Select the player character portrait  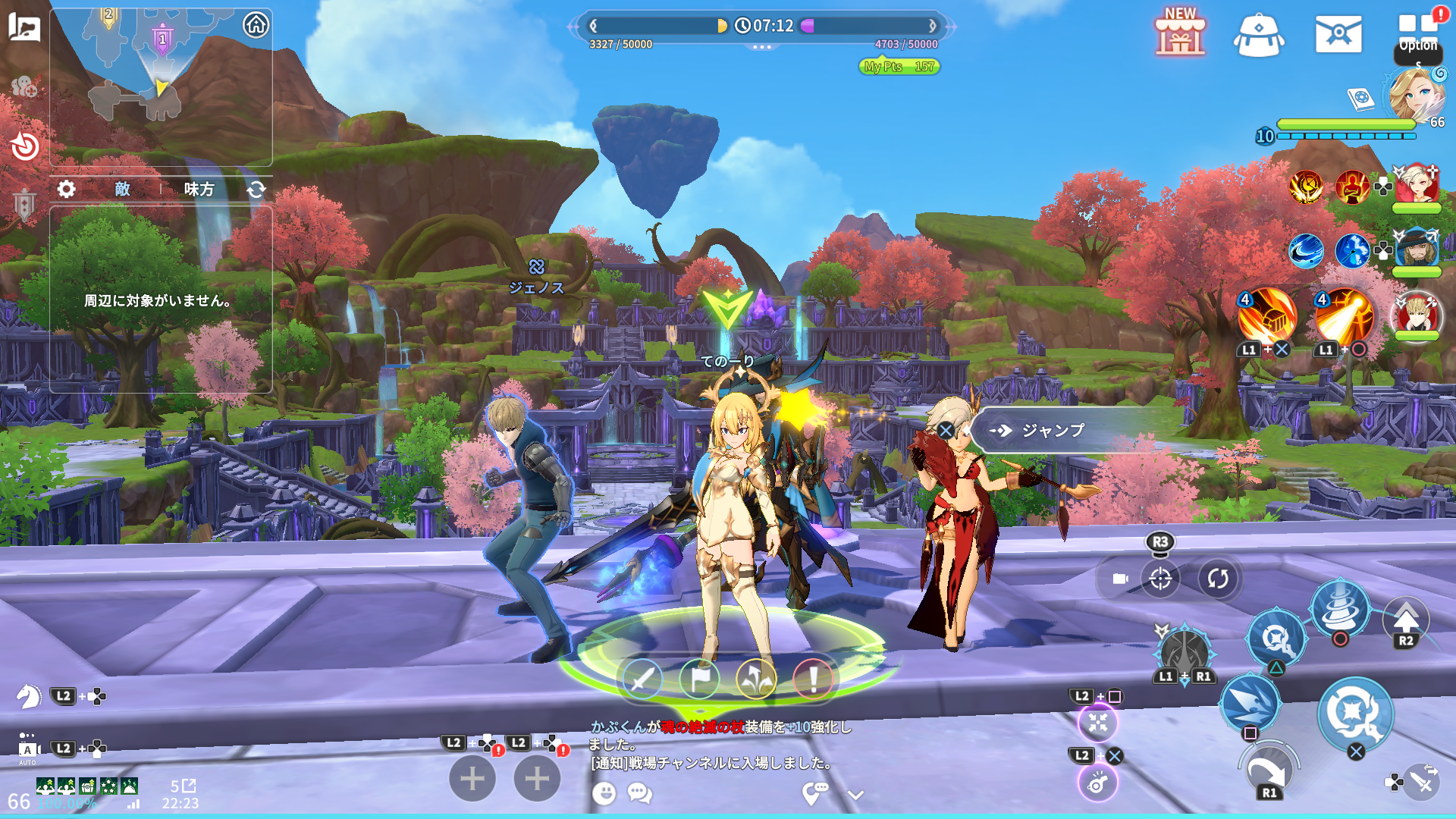[1416, 95]
